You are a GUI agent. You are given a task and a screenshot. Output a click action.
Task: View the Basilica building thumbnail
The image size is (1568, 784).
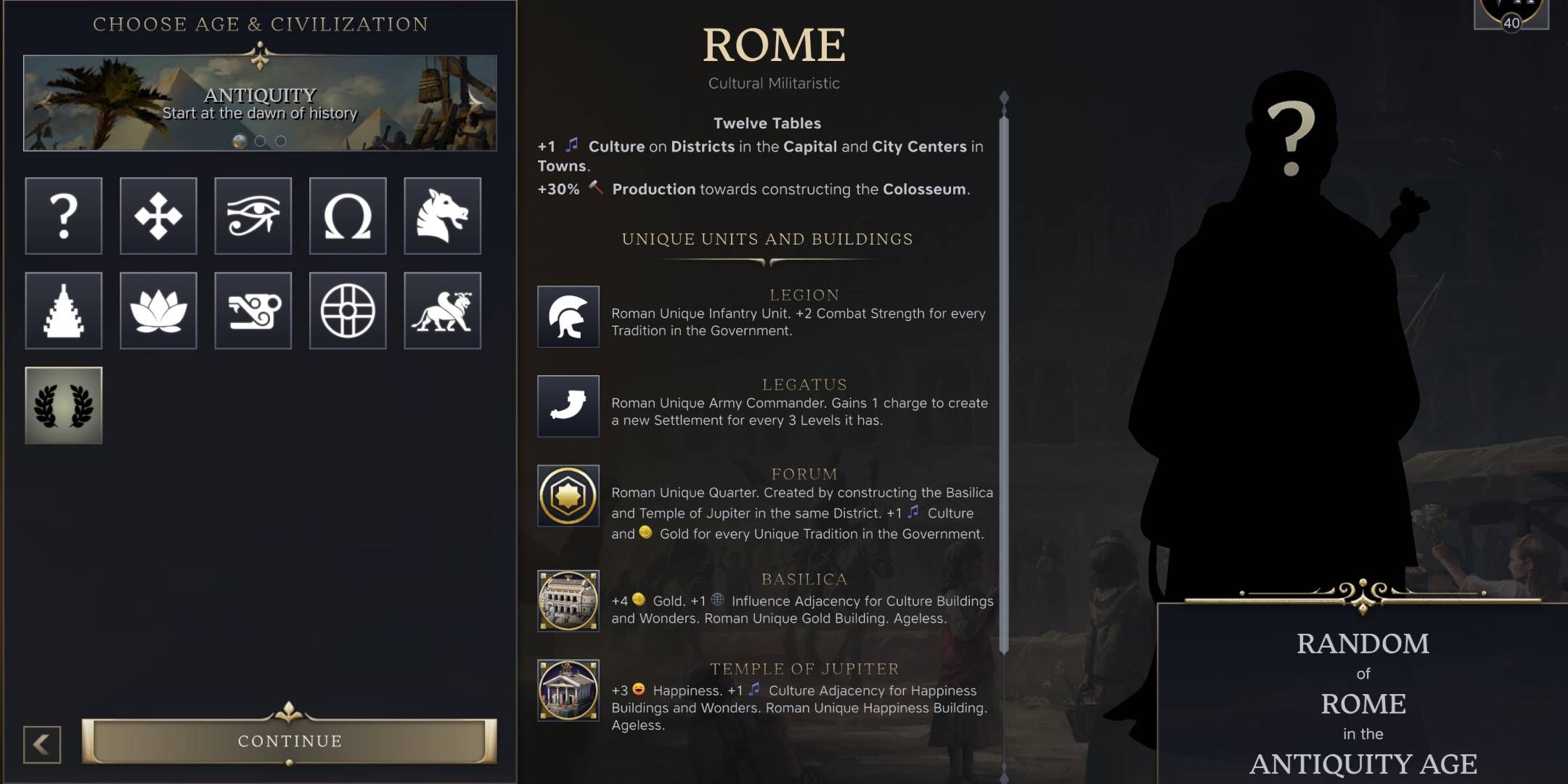568,600
